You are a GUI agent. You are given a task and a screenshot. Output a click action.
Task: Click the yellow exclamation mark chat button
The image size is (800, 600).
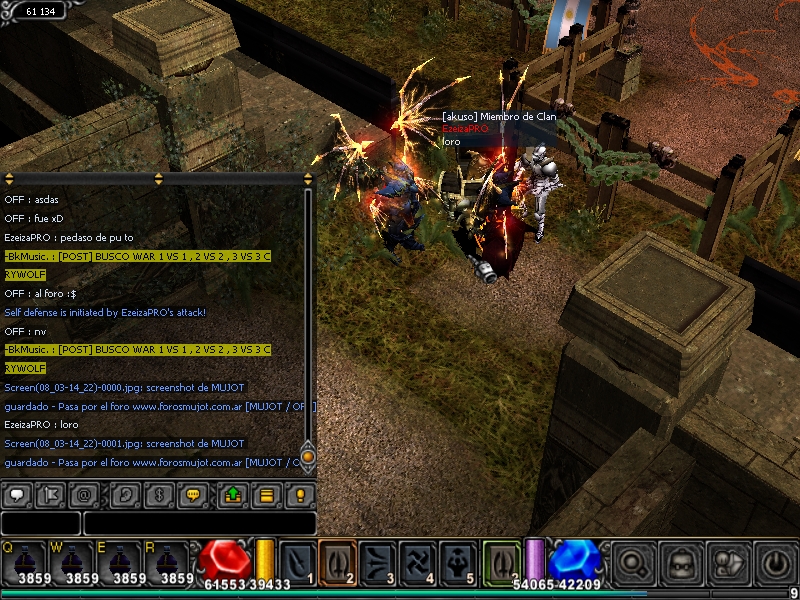[x=300, y=494]
